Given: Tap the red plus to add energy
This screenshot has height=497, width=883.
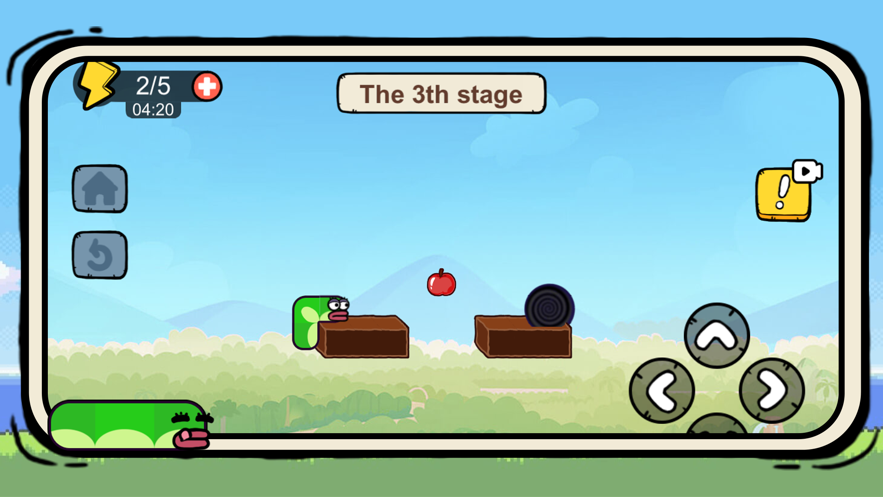Looking at the screenshot, I should pyautogui.click(x=207, y=86).
